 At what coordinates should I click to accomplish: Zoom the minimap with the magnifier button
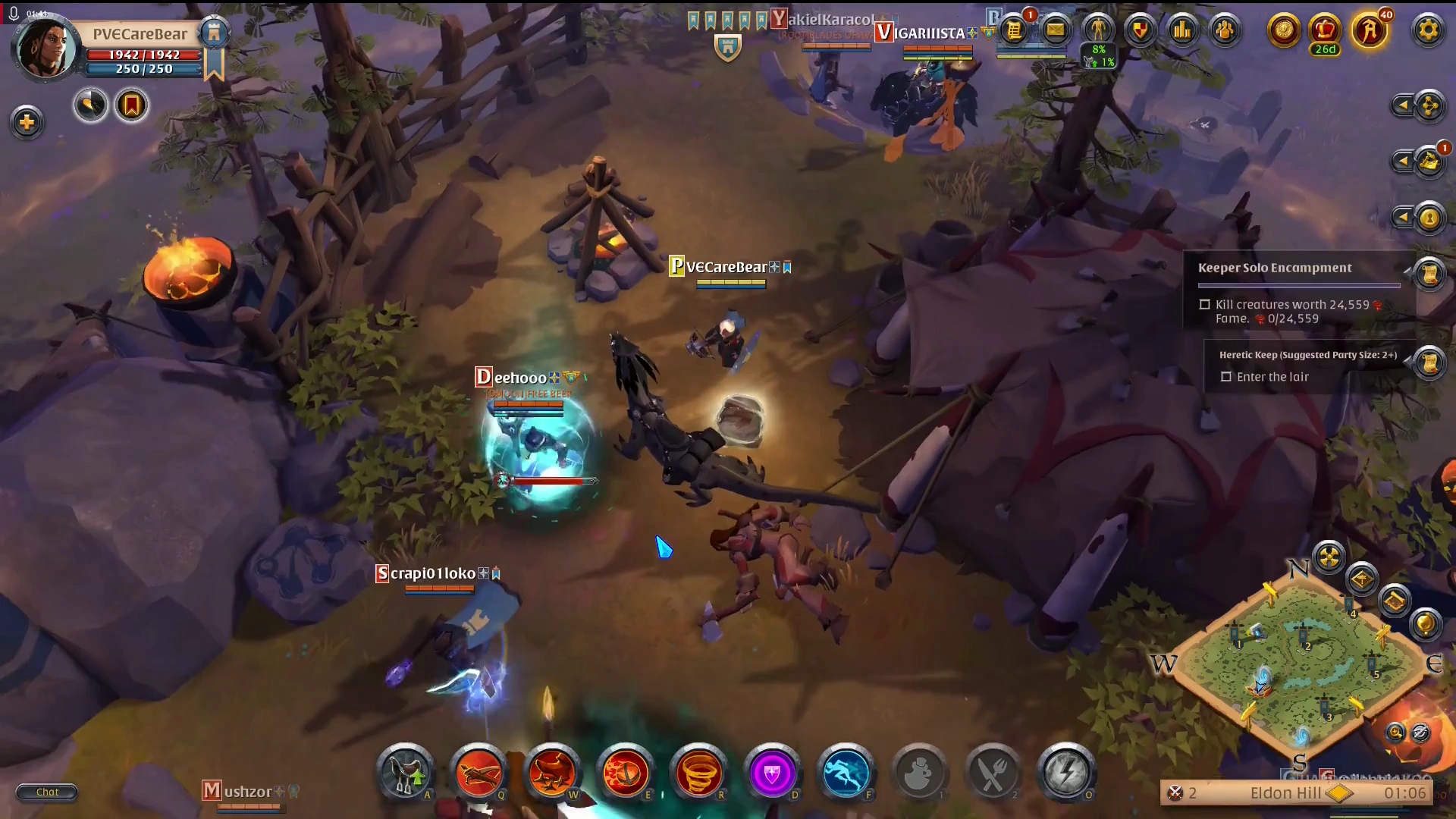click(1395, 732)
